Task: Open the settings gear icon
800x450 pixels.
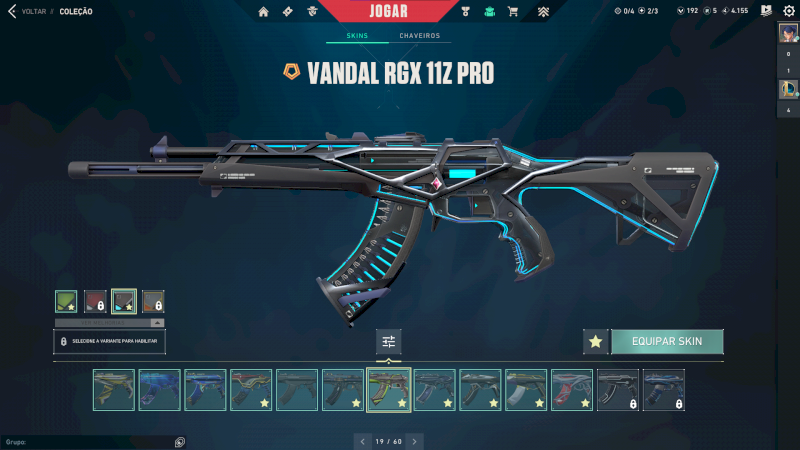Action: point(788,11)
